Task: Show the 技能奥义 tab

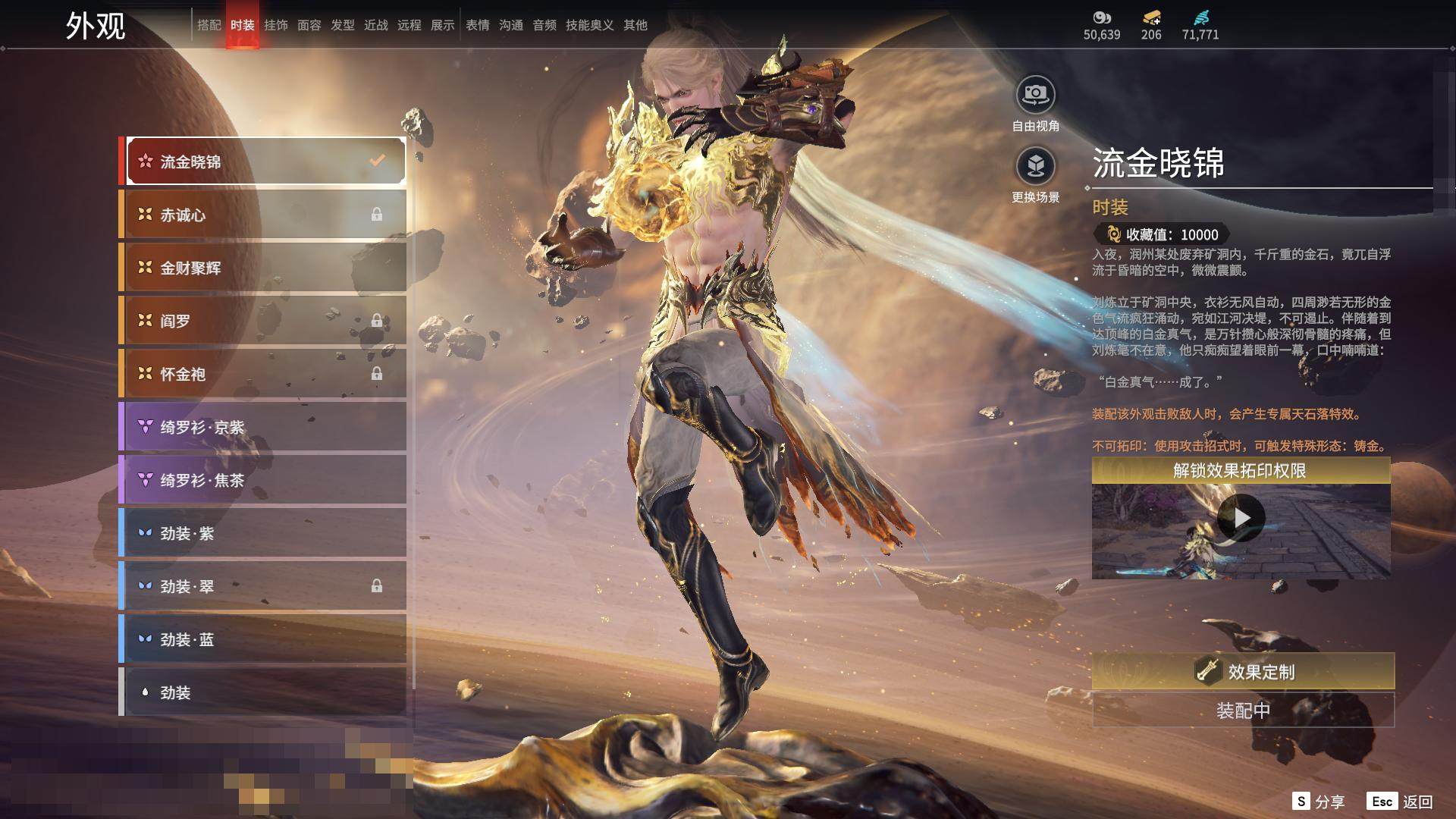Action: 589,25
